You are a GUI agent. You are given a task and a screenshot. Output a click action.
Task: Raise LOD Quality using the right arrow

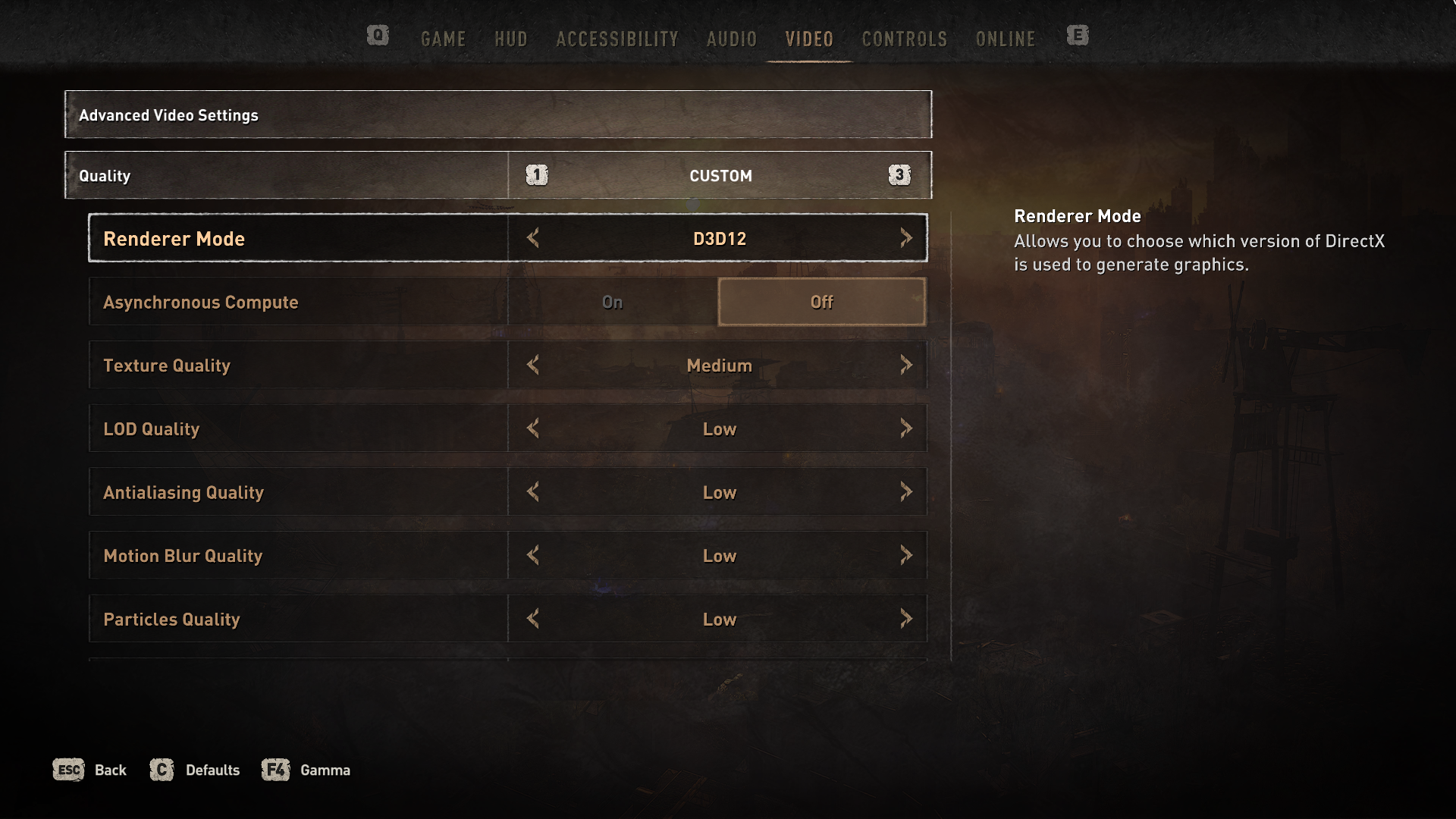[x=905, y=428]
